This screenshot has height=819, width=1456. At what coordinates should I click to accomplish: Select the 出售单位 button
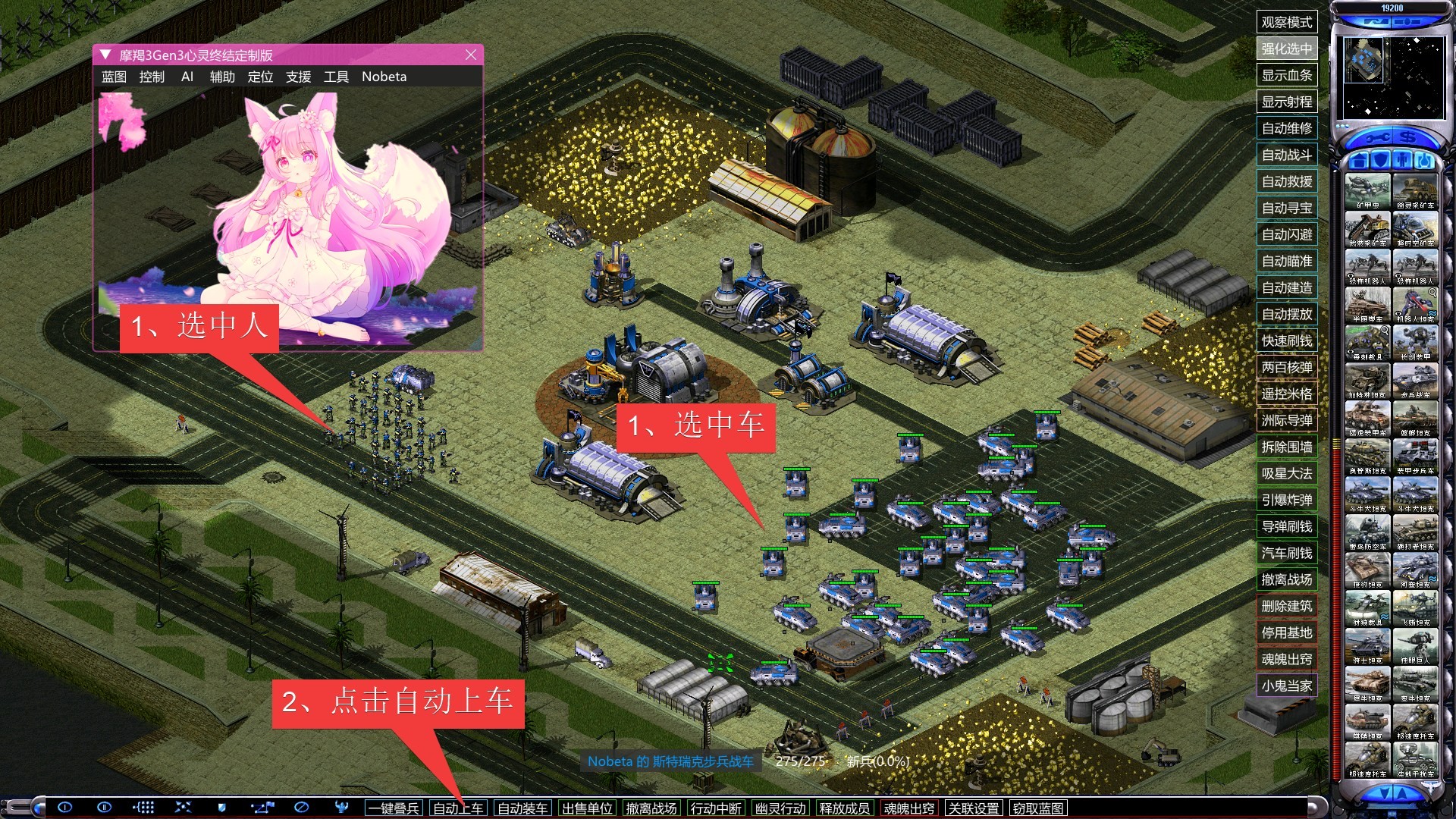[x=587, y=808]
